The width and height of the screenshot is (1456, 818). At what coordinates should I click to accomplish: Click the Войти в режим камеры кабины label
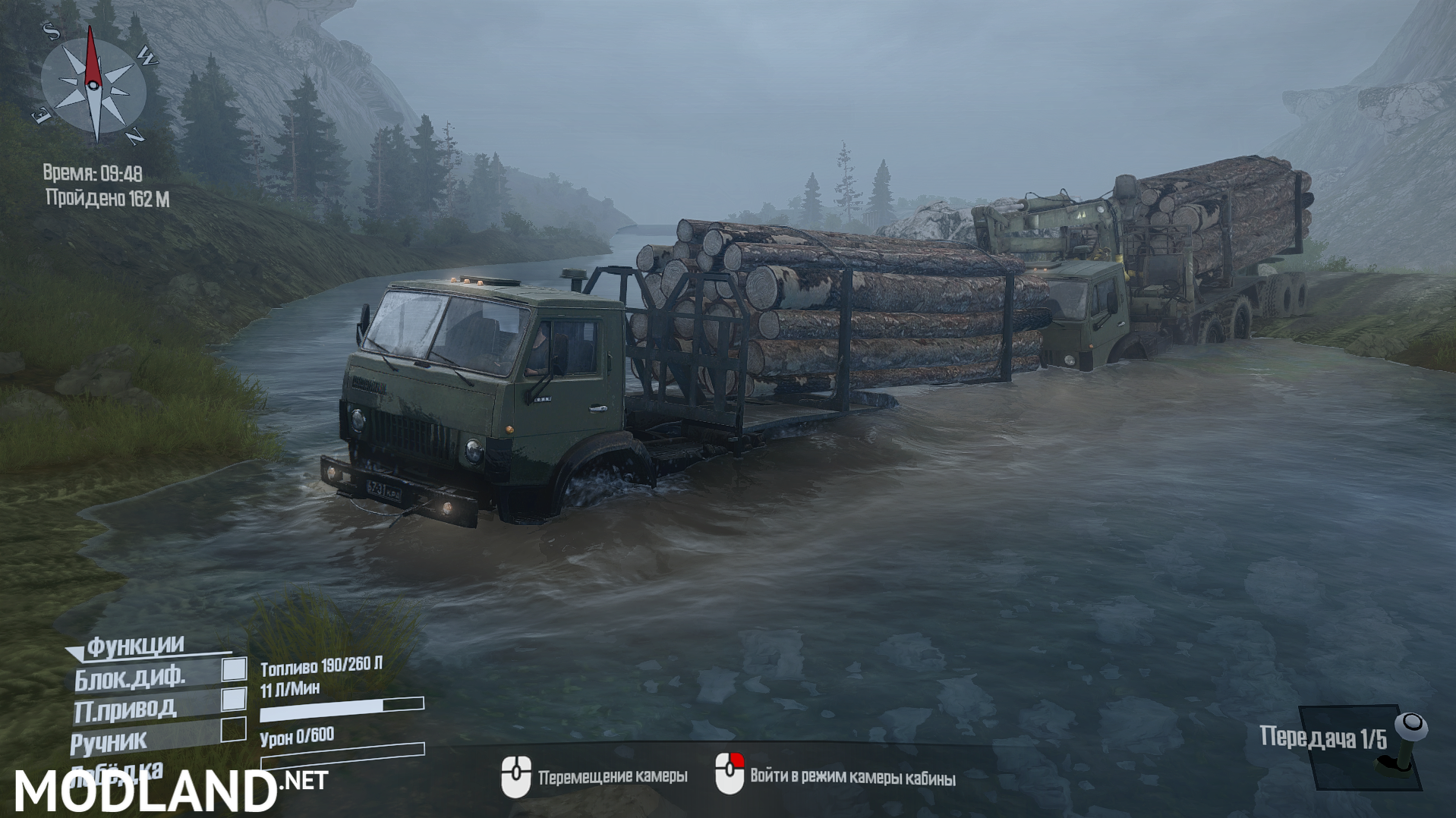click(854, 778)
